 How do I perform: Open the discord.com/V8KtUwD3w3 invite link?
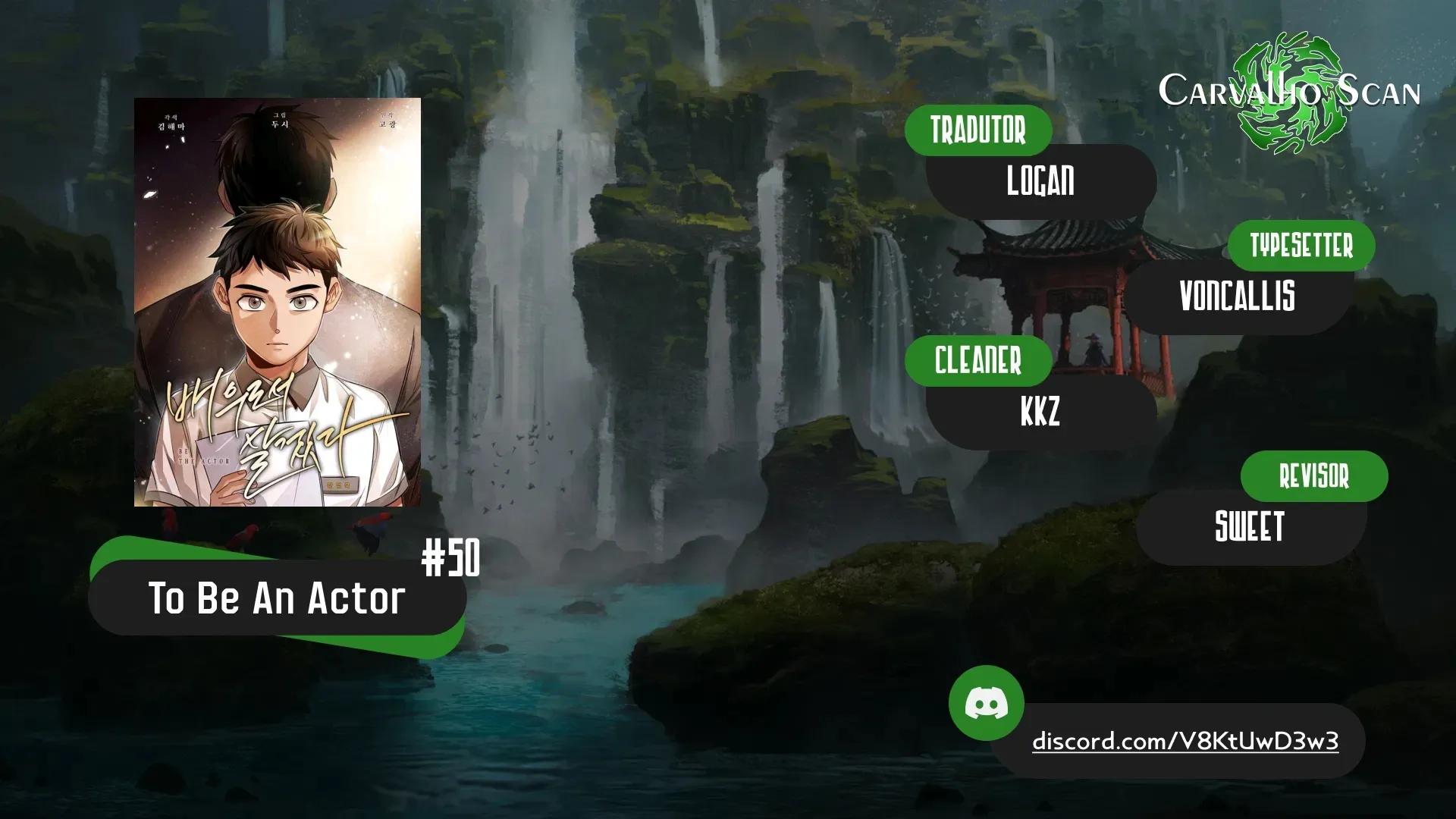point(1185,741)
